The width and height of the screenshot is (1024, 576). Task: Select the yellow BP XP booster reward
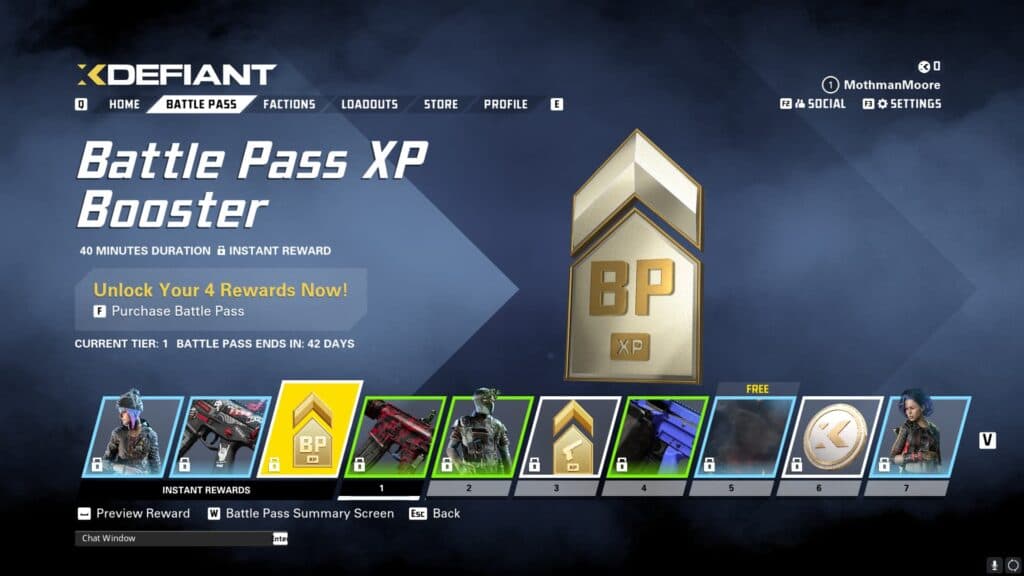(x=310, y=430)
